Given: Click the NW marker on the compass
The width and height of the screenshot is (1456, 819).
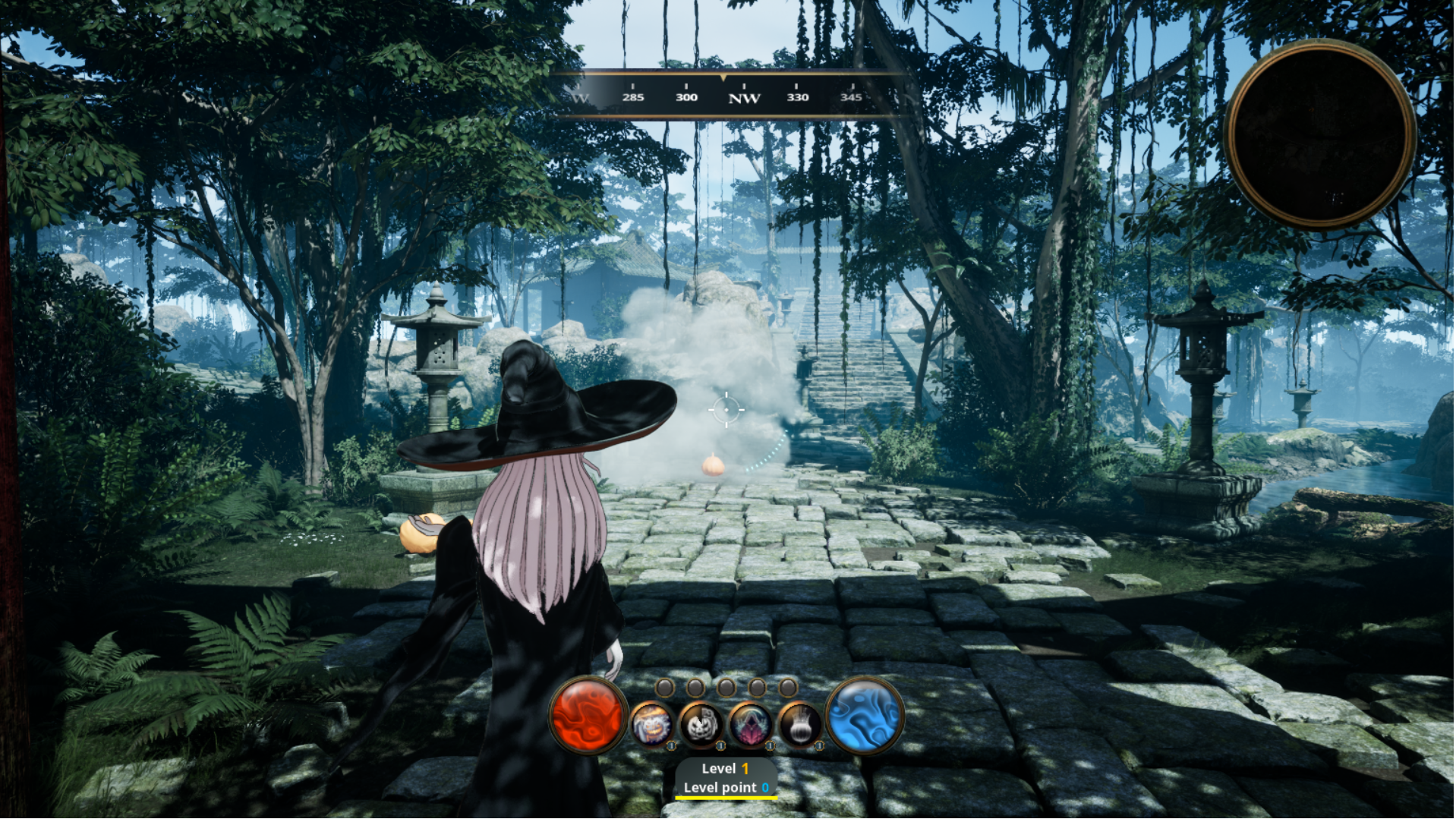Looking at the screenshot, I should [744, 98].
